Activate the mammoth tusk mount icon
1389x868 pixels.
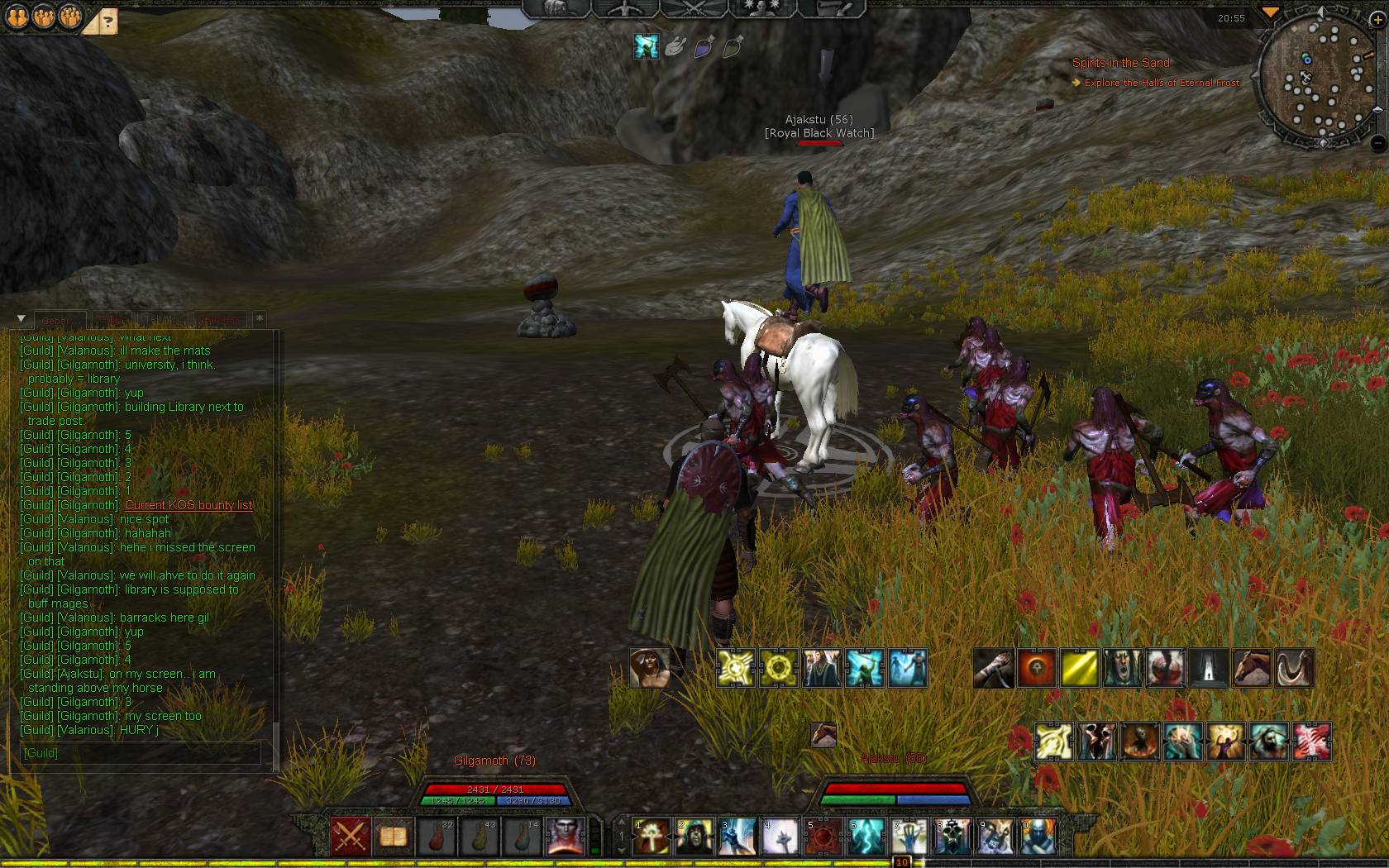(1295, 668)
